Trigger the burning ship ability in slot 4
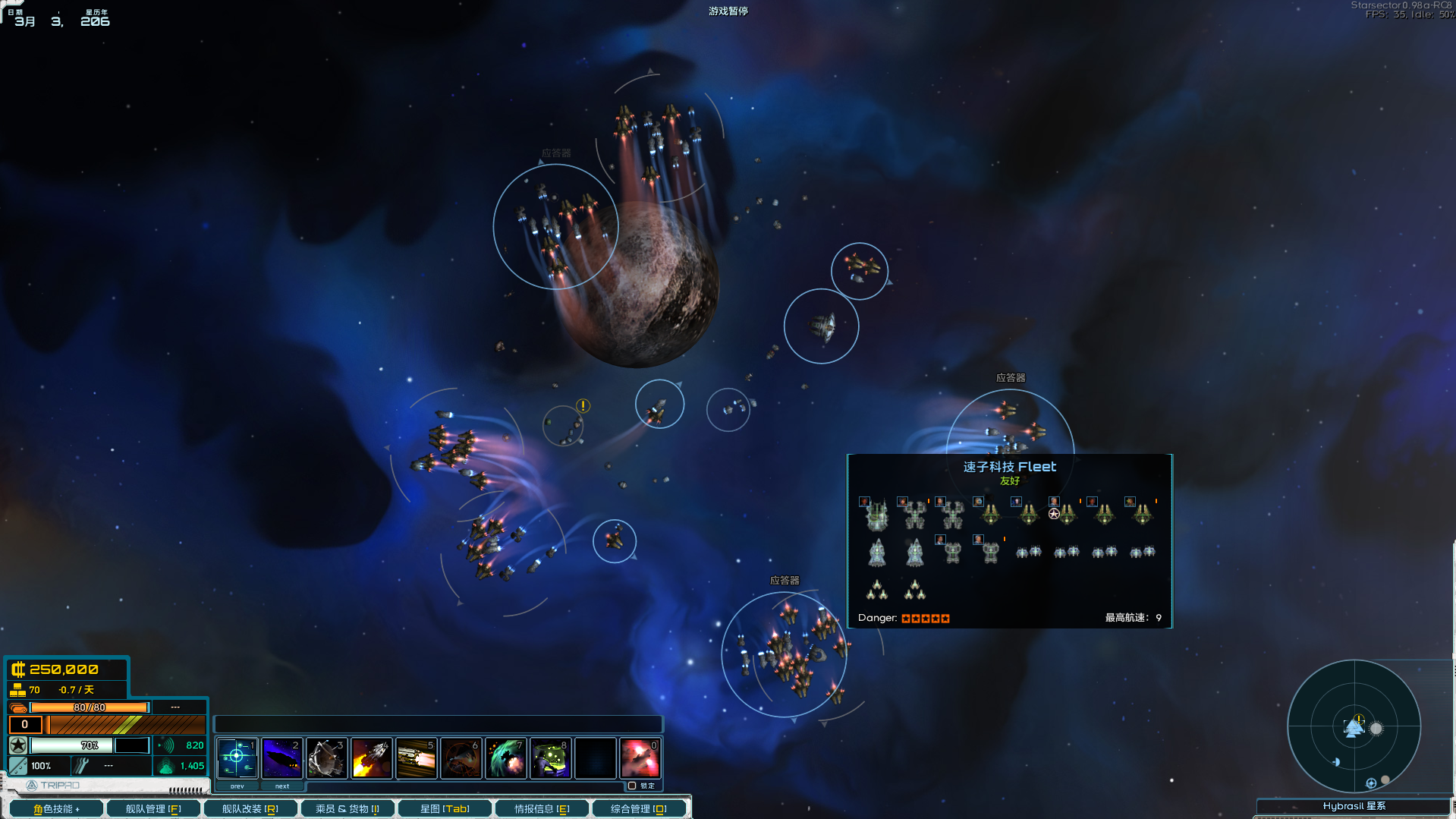Screen dimensions: 1456x819 (372, 758)
